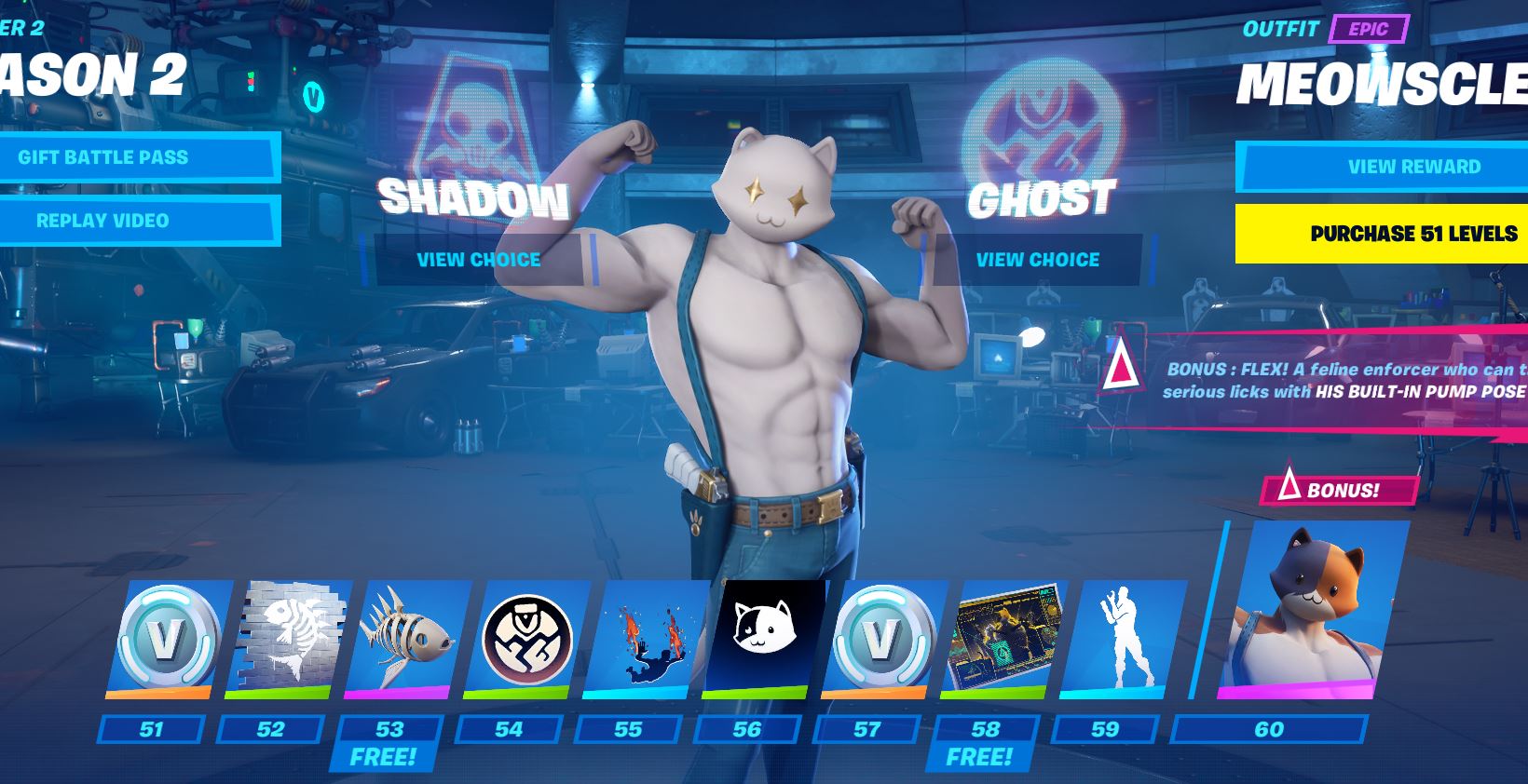Choose the Shadow style via View Choice
Image resolution: width=1528 pixels, height=784 pixels.
[478, 260]
